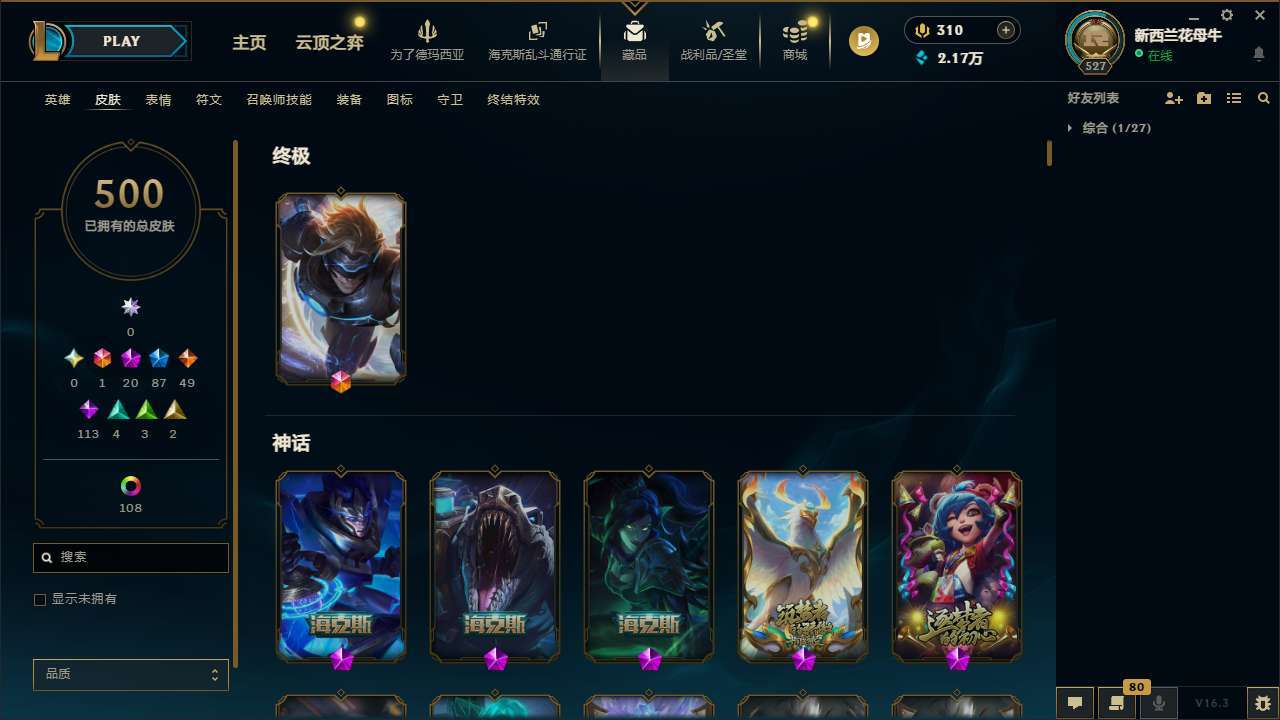Create a friend group via folder icon

[x=1202, y=98]
